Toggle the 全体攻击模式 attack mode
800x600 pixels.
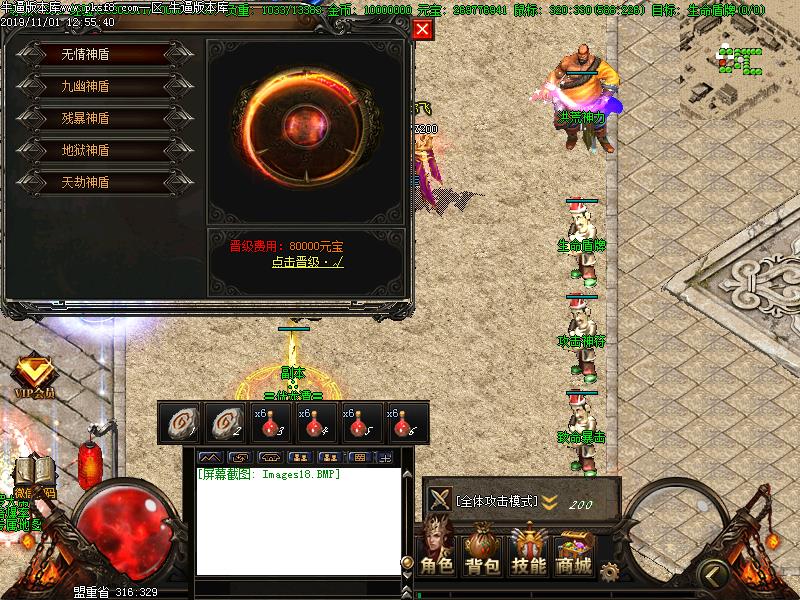click(497, 501)
